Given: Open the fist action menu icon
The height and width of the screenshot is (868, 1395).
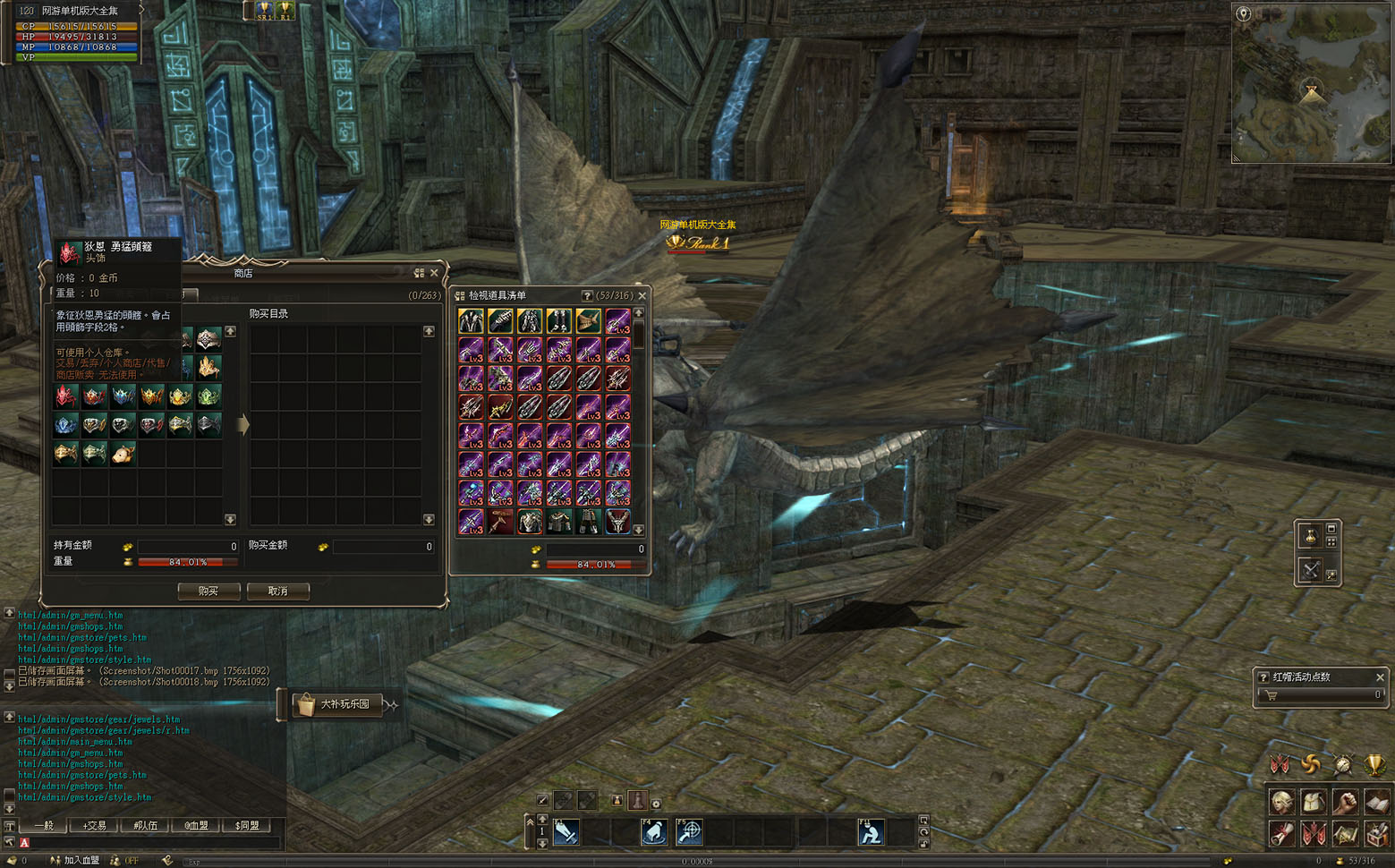Looking at the screenshot, I should click(1345, 802).
